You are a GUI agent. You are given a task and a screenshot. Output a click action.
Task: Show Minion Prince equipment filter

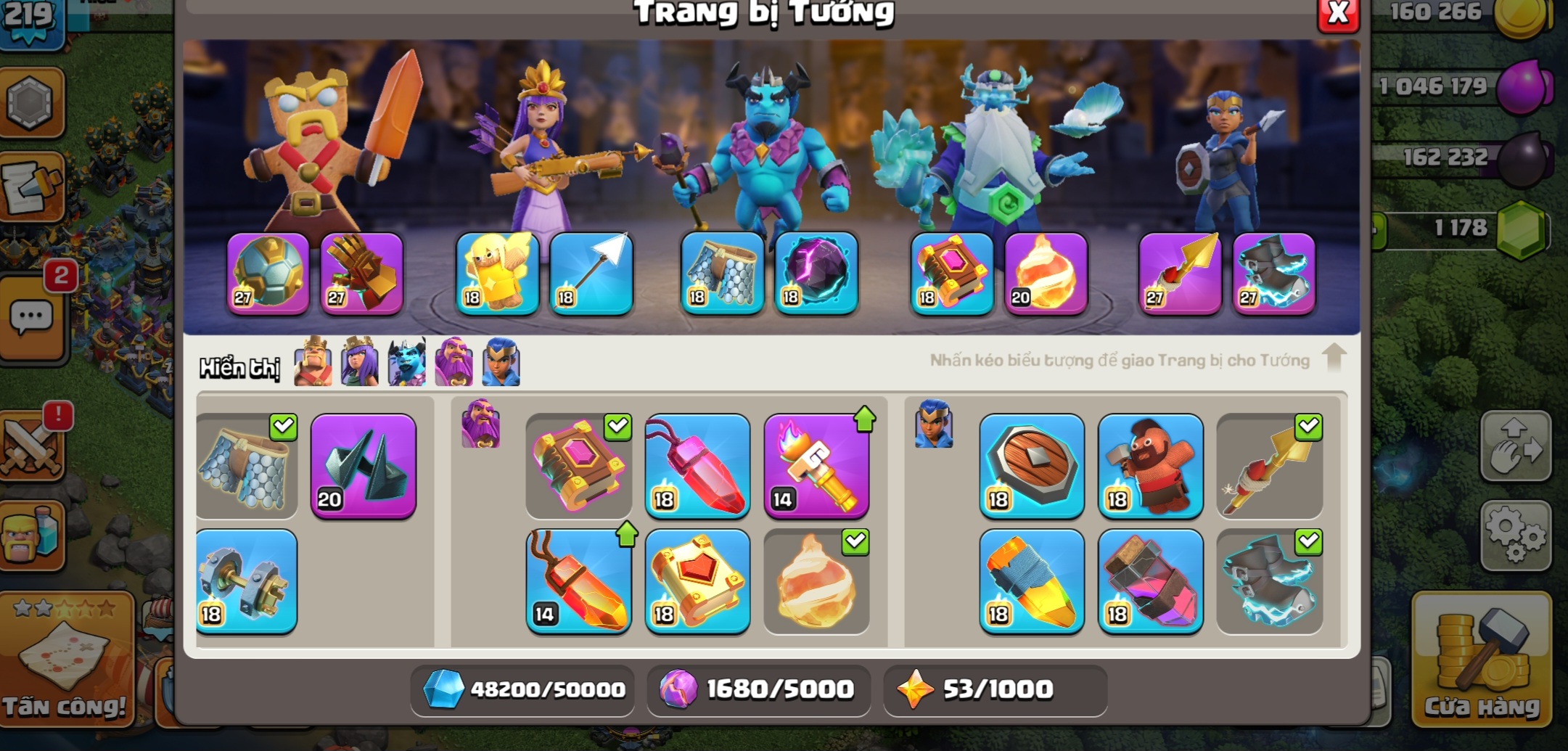click(406, 362)
